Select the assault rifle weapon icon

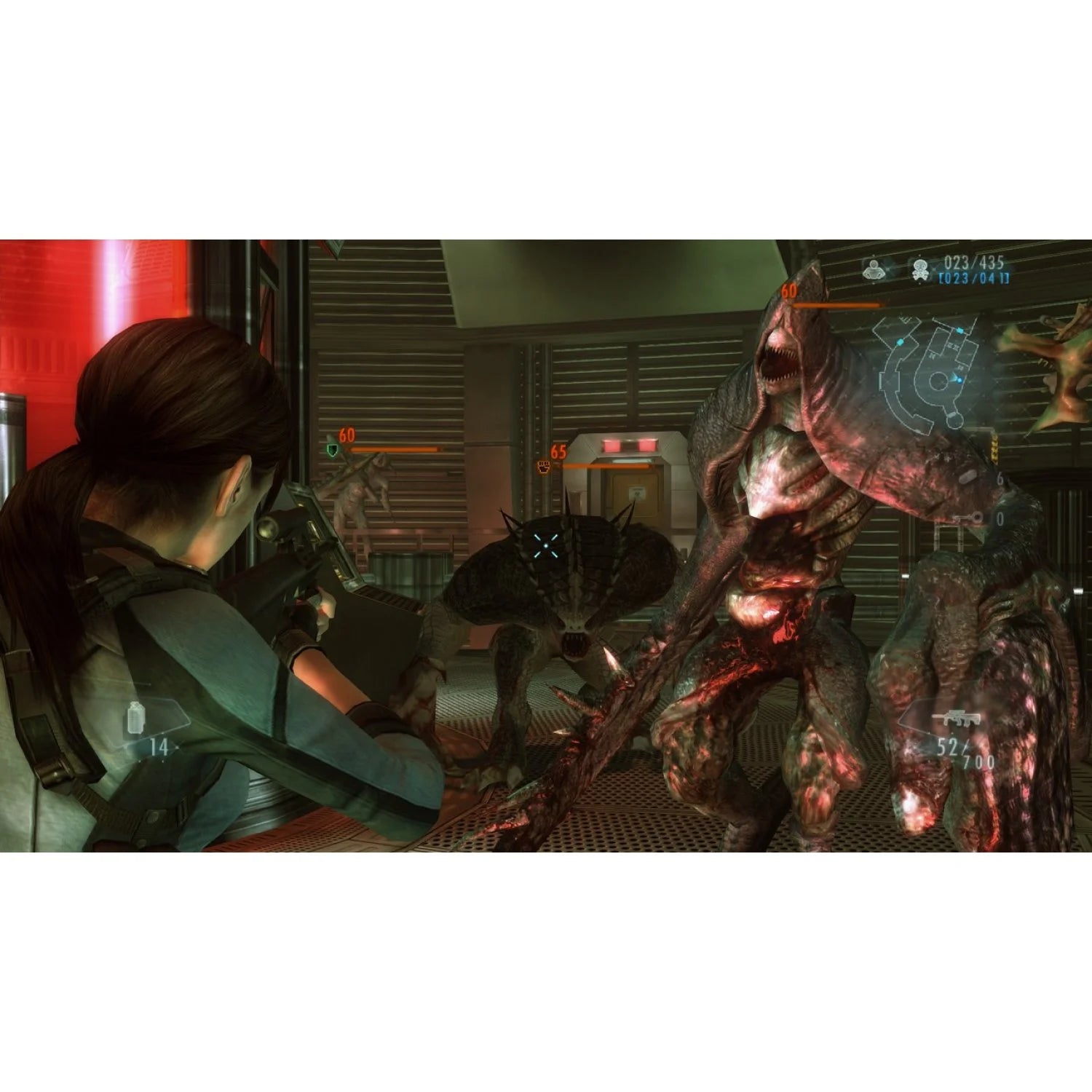pyautogui.click(x=955, y=717)
